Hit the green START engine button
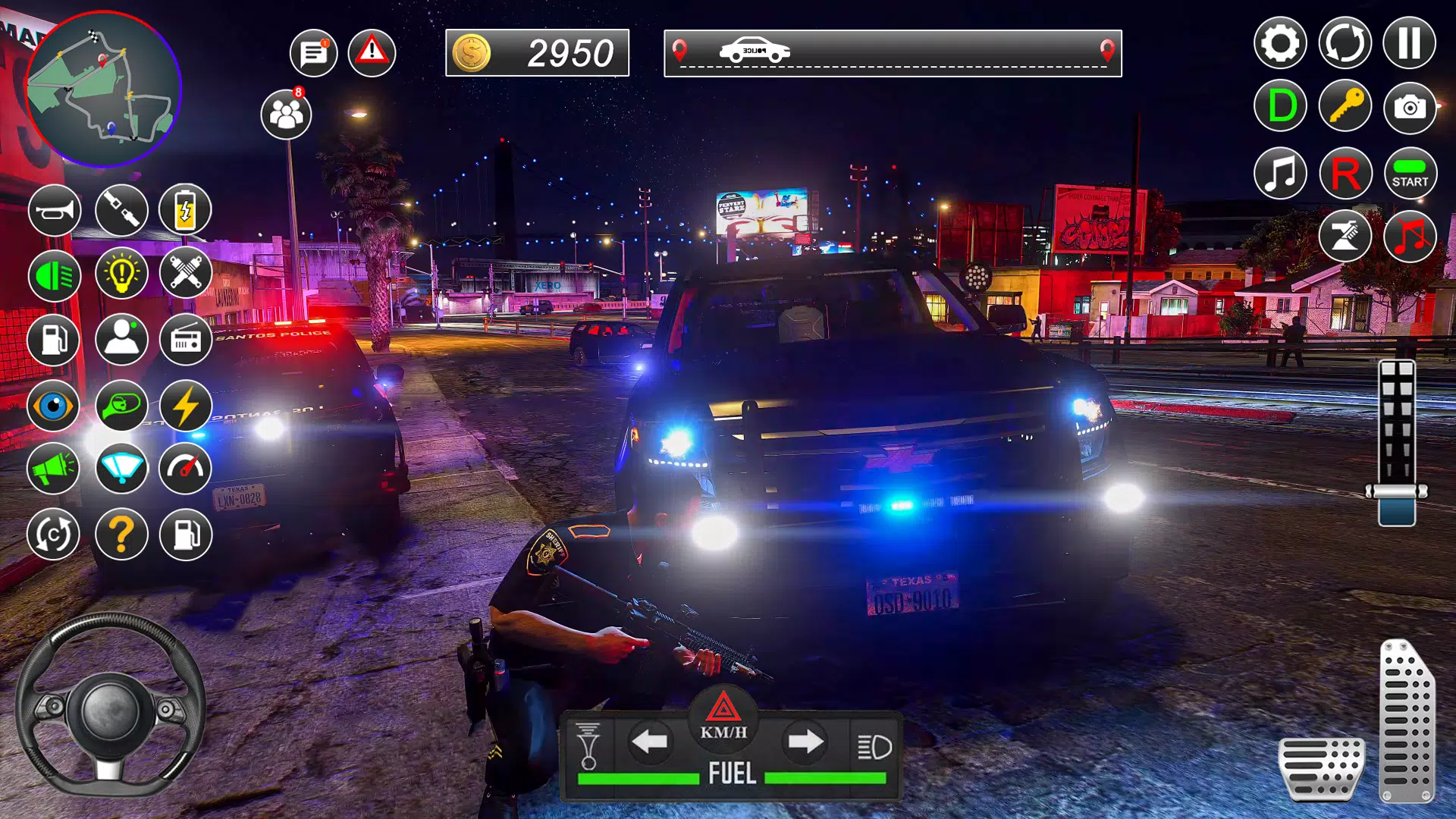Image resolution: width=1456 pixels, height=819 pixels. (1409, 174)
